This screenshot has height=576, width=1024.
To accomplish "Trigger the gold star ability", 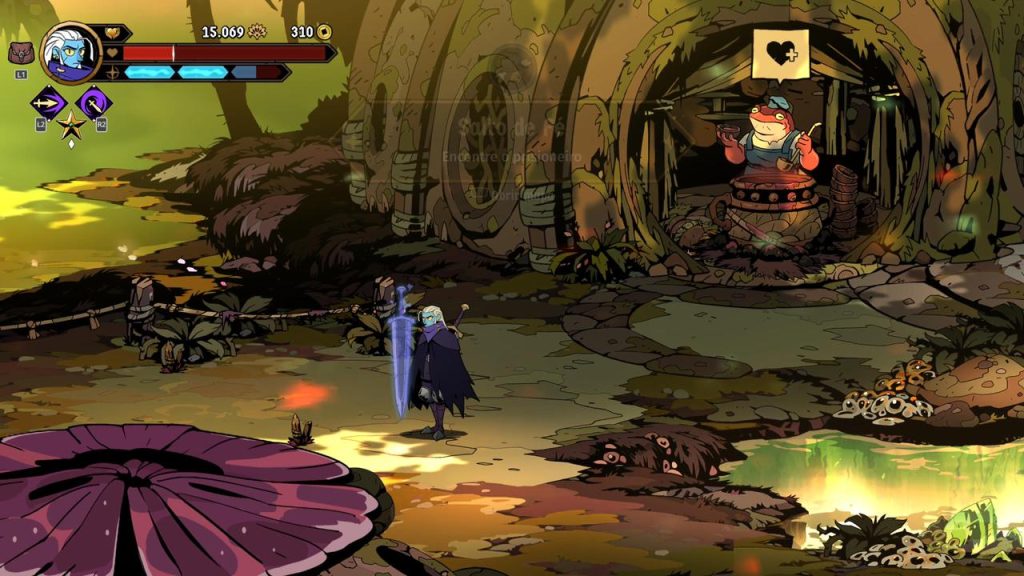I will point(71,126).
